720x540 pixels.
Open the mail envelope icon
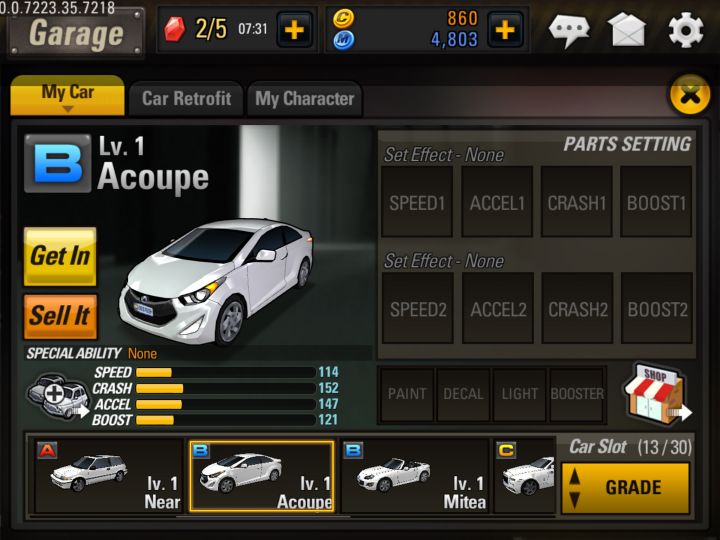point(627,31)
